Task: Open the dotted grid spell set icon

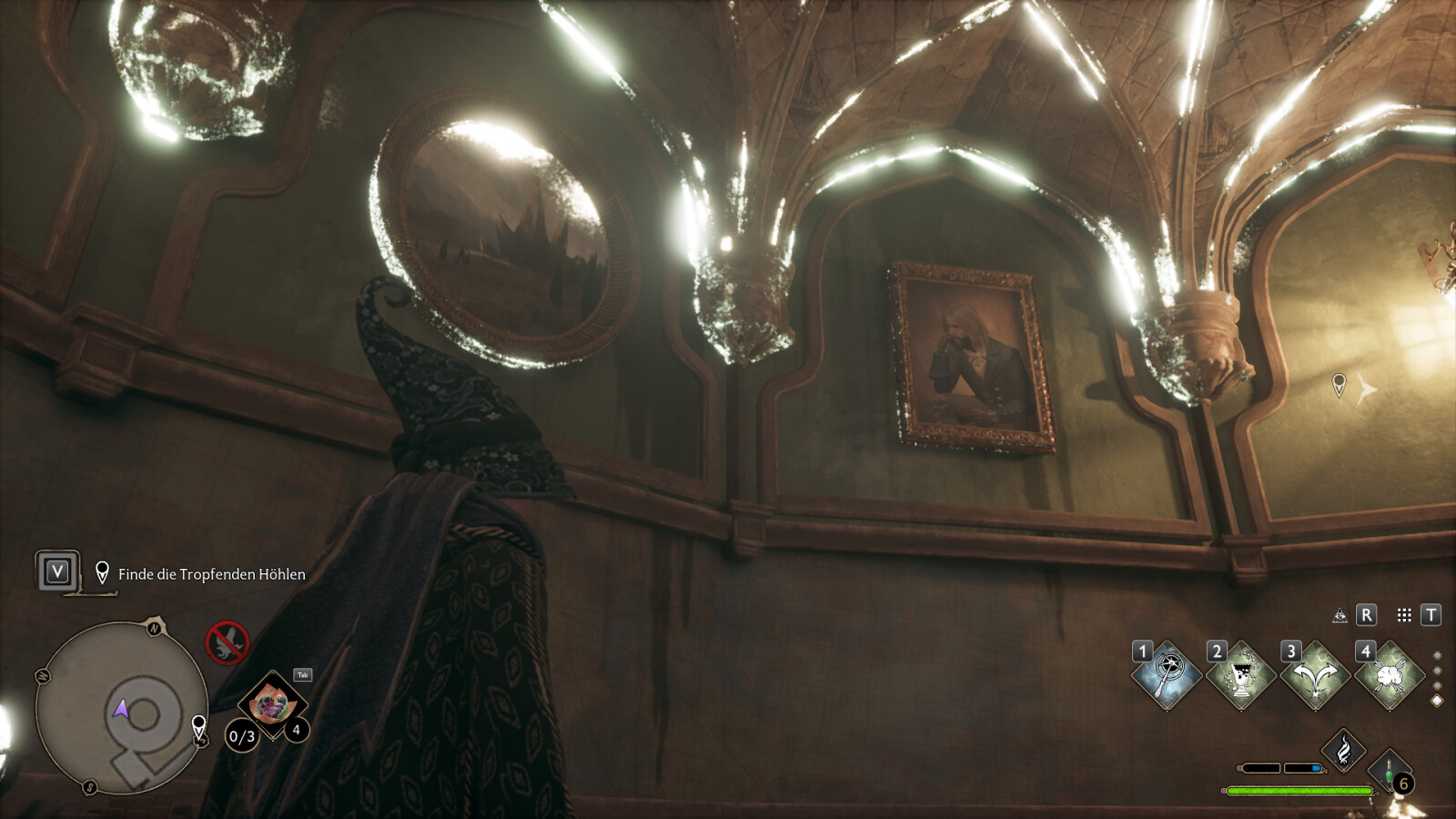Action: coord(1404,615)
